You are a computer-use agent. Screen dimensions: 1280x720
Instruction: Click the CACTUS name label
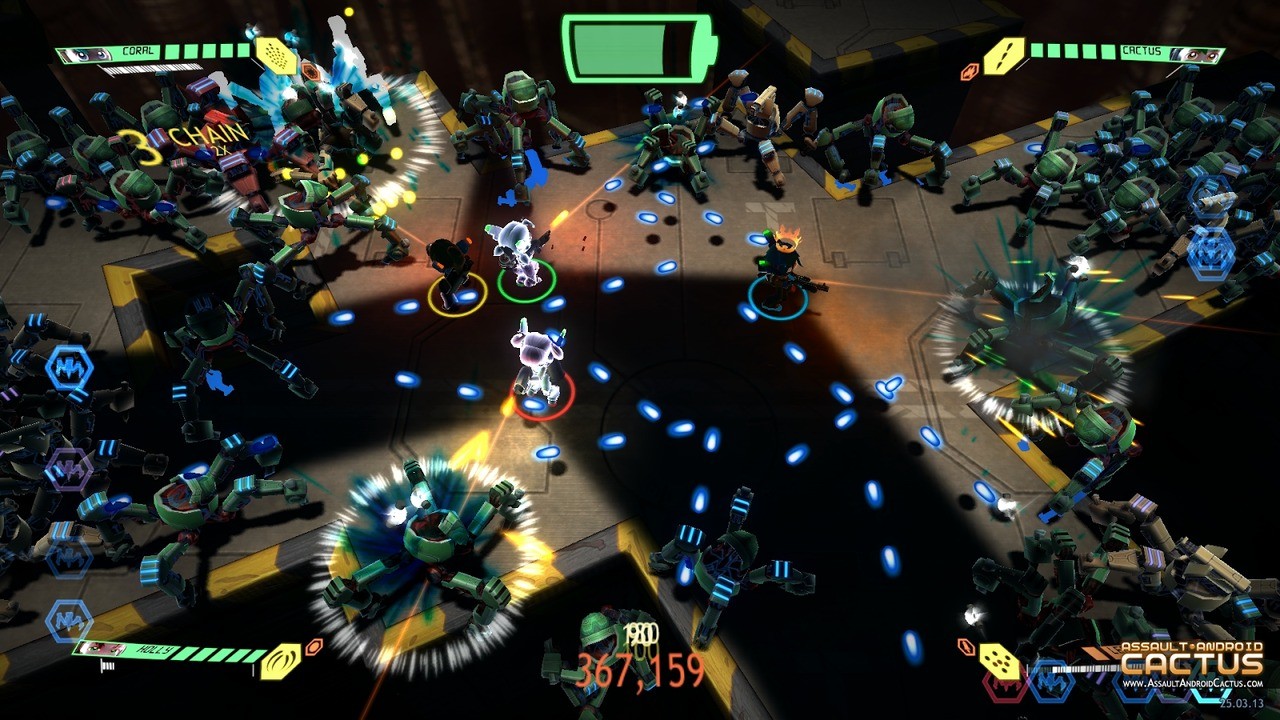(x=1141, y=49)
